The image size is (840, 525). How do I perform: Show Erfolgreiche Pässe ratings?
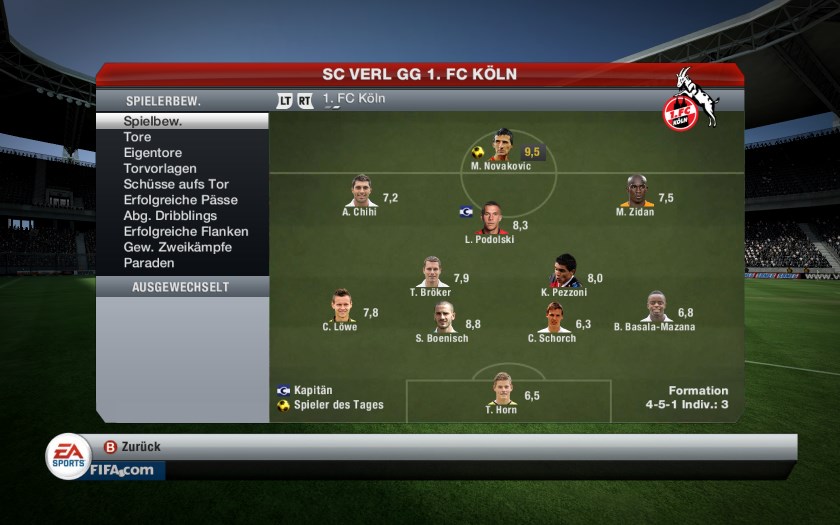180,200
